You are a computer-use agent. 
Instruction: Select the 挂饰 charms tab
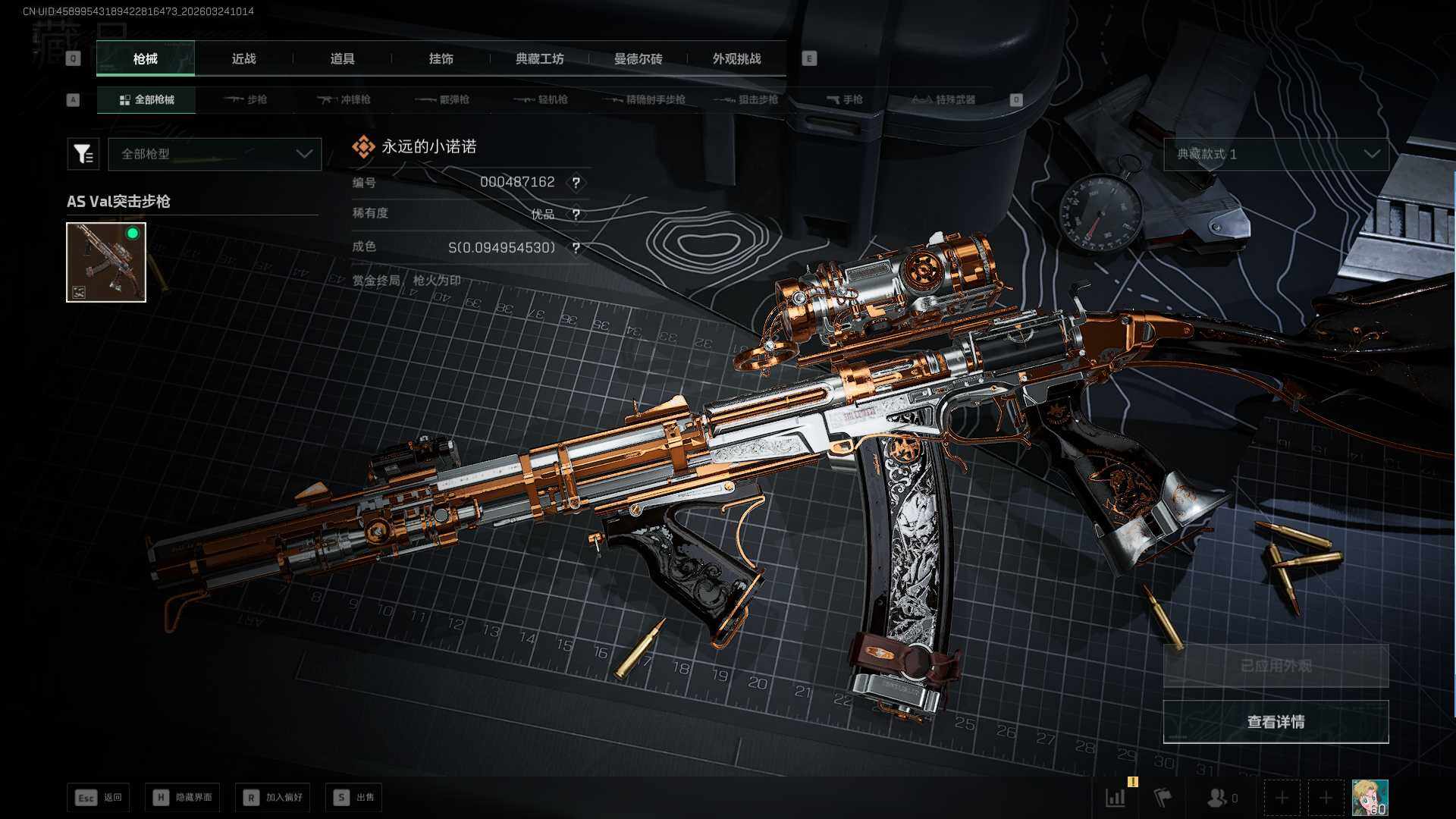point(441,59)
